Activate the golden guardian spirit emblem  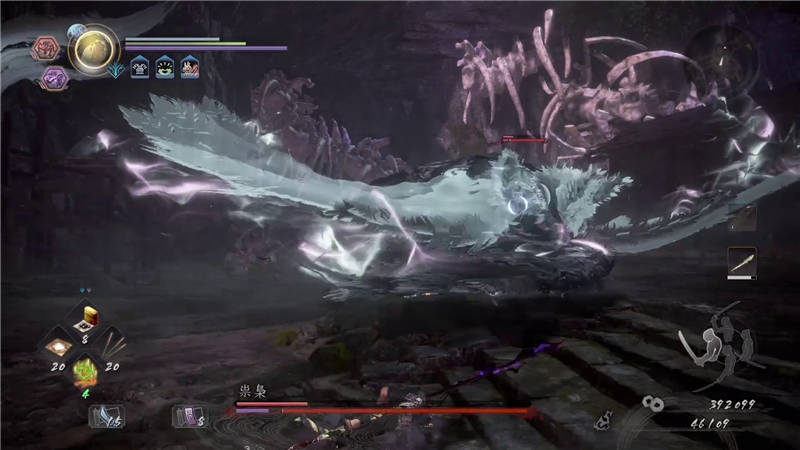click(95, 46)
